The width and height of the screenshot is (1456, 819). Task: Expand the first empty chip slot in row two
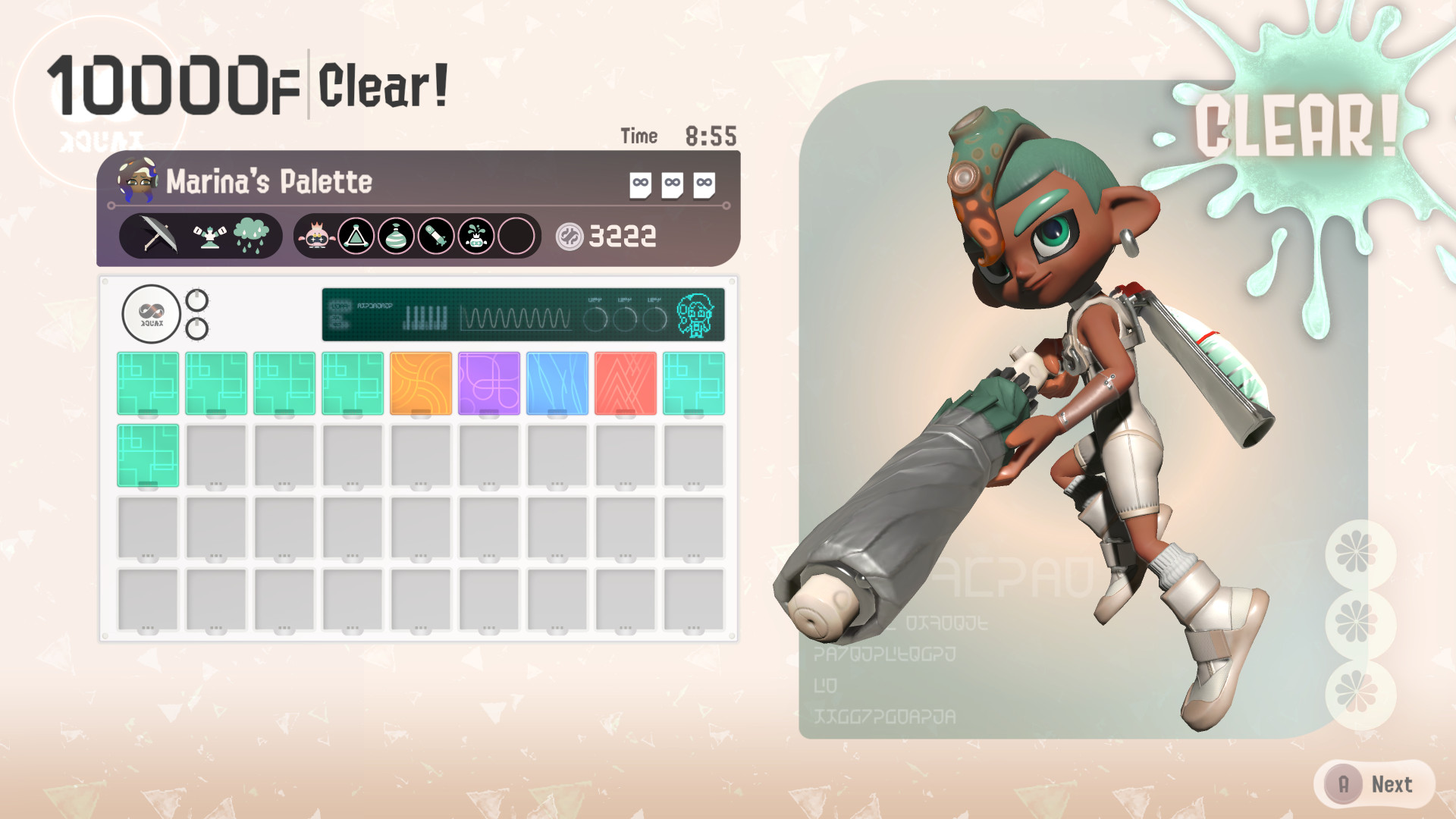pos(215,455)
